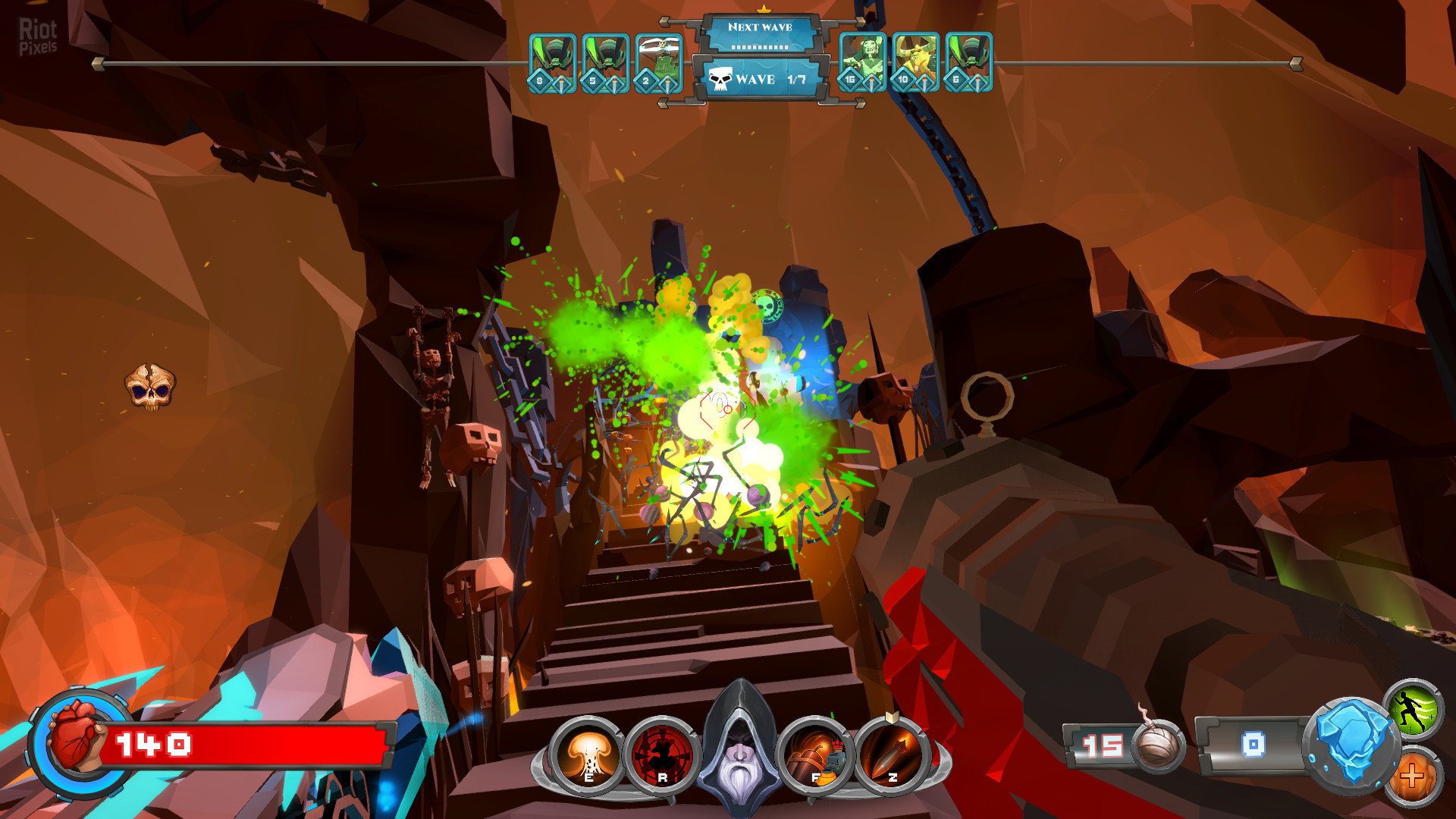Select the wrapped bomb grenade icon
The height and width of the screenshot is (819, 1456).
pos(1159,745)
